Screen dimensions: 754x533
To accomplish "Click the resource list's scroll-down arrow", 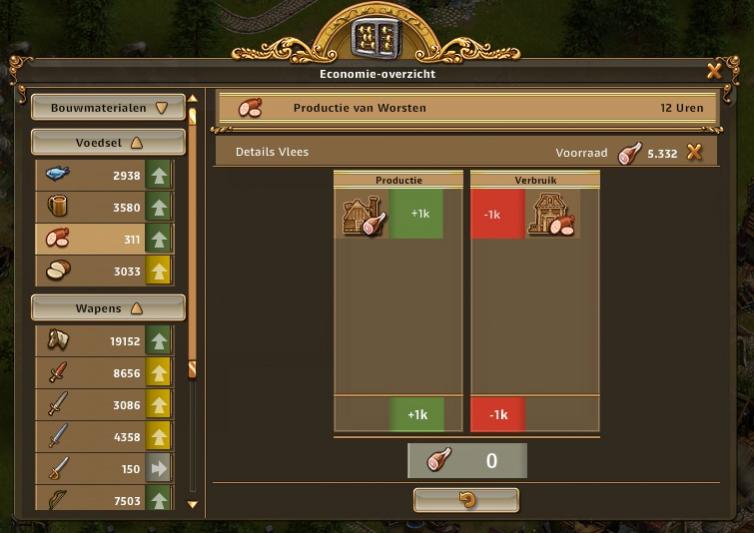I will pos(193,505).
